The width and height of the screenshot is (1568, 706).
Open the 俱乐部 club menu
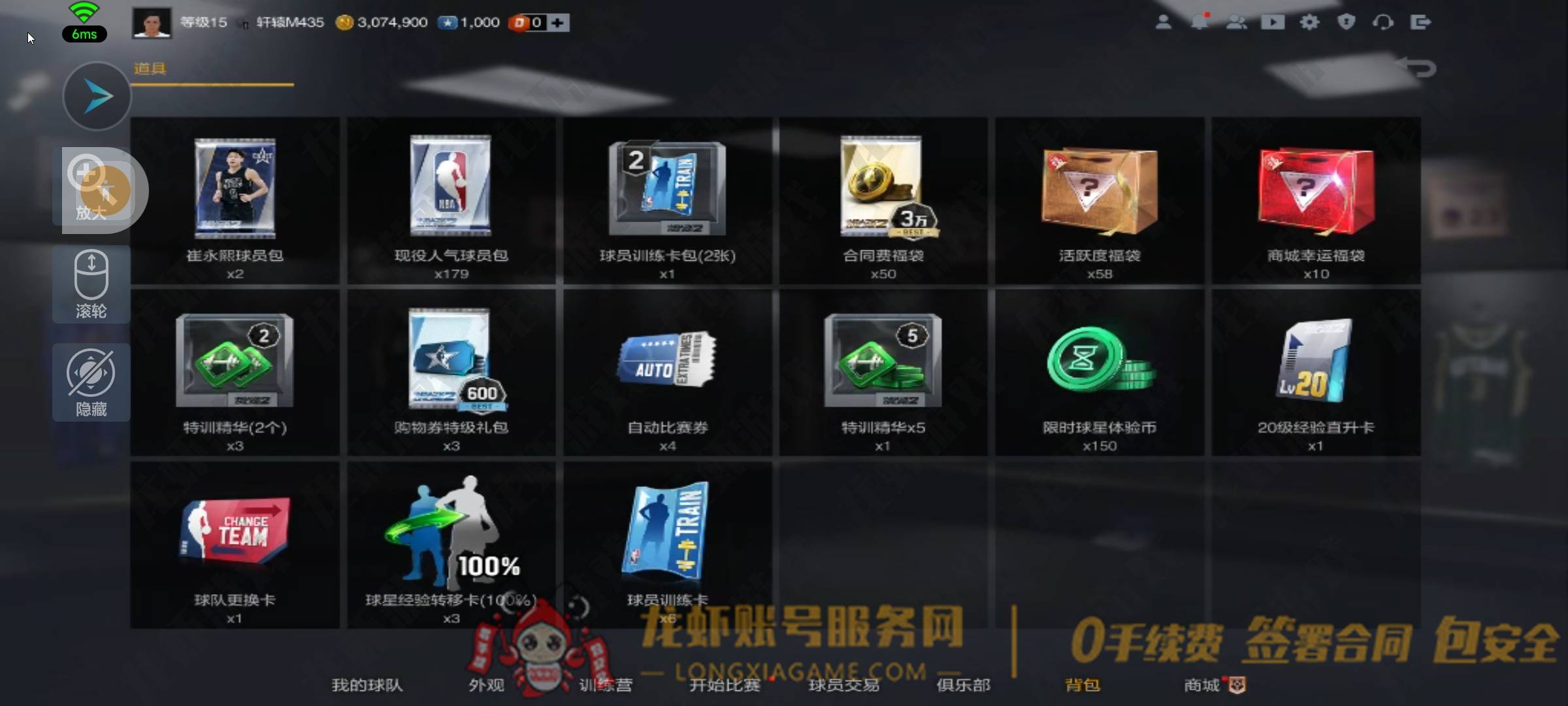(963, 685)
